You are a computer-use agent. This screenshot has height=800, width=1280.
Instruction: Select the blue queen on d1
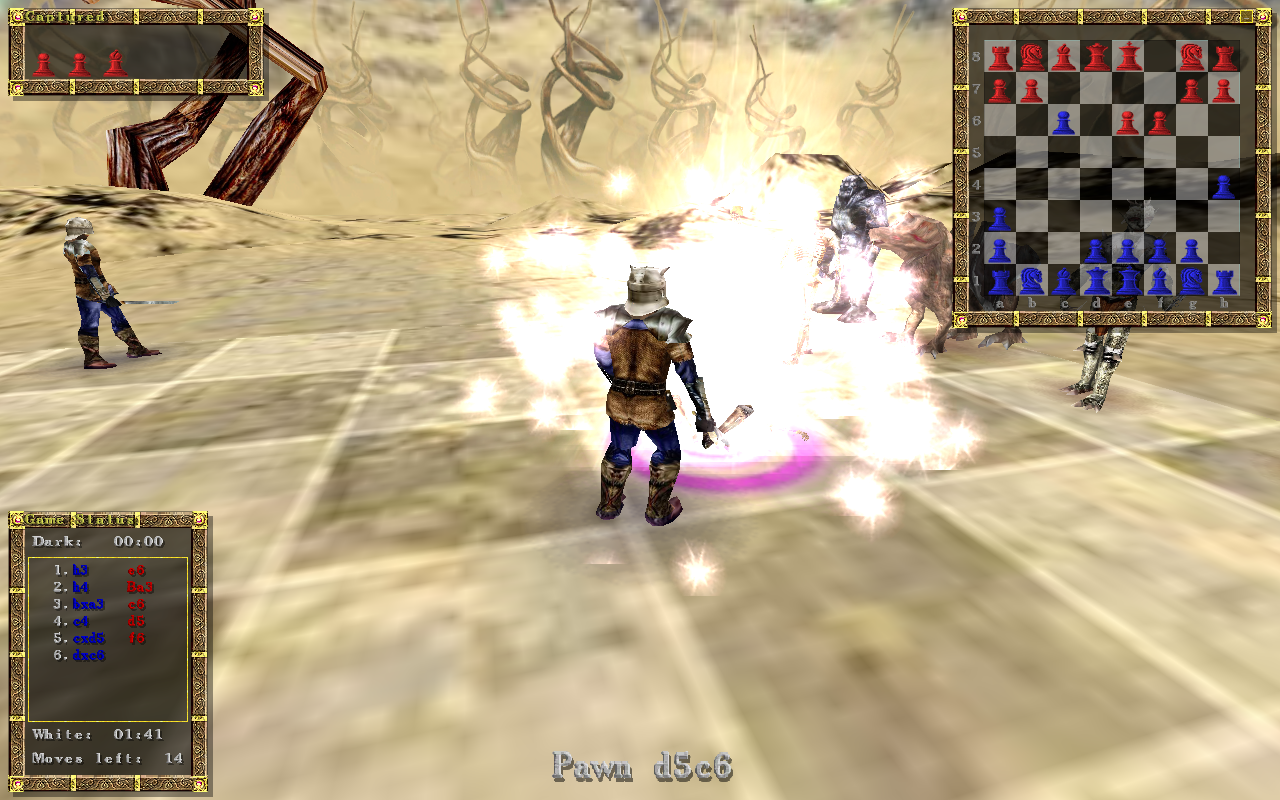(x=1096, y=280)
